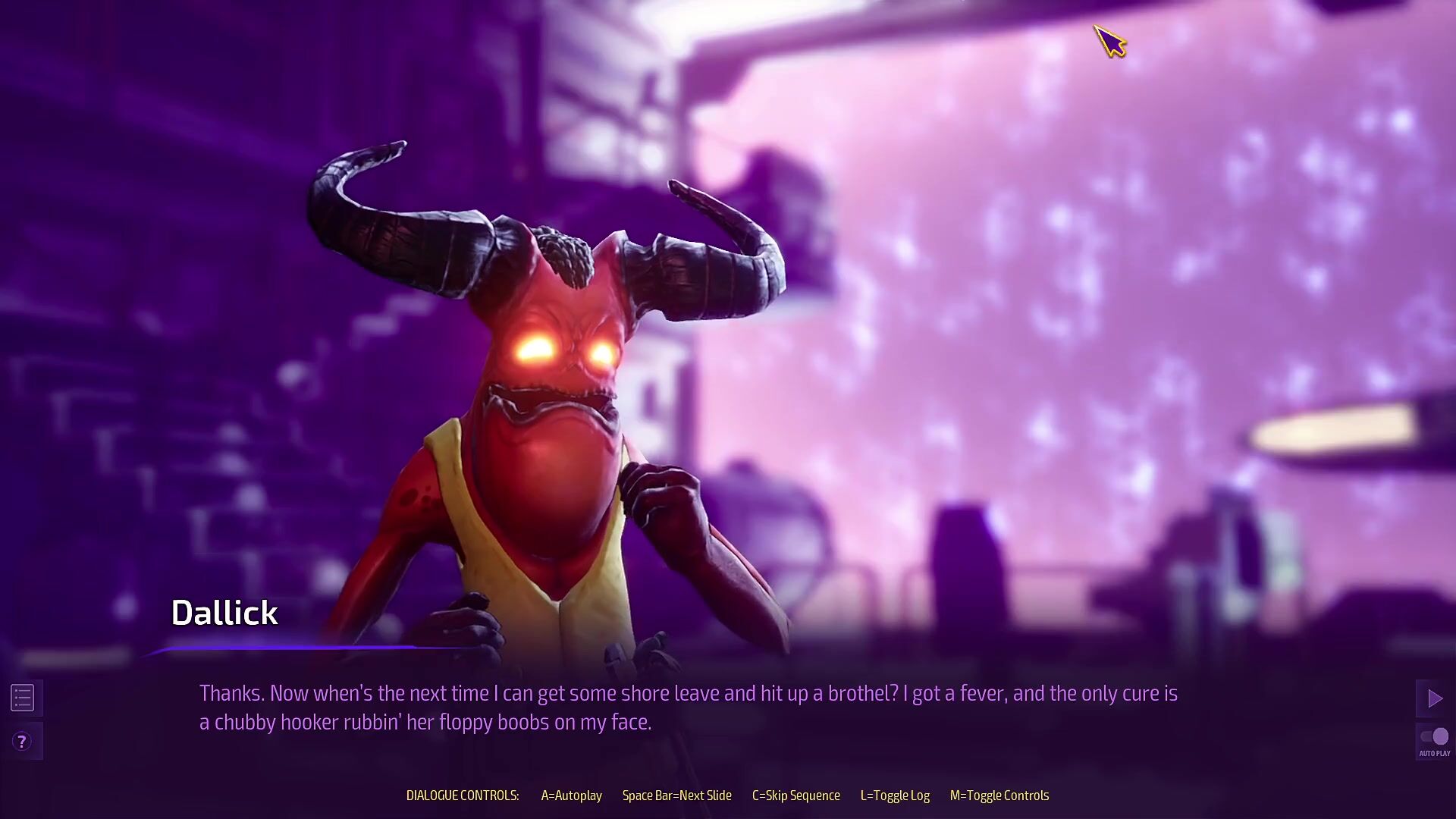This screenshot has height=819, width=1456.
Task: Open the dialogue log list icon
Action: tap(23, 698)
